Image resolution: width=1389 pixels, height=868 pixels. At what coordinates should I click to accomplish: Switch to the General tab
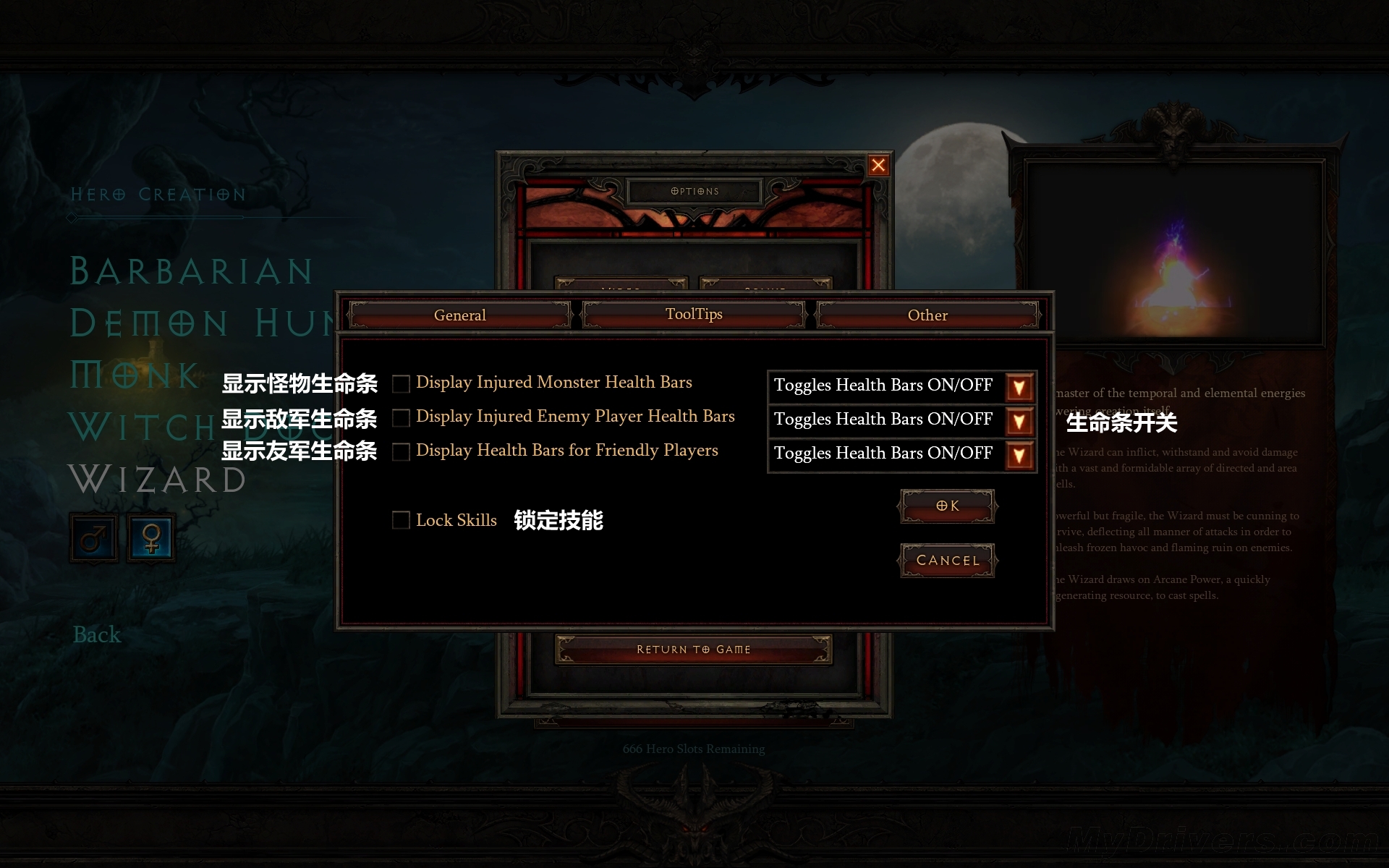pyautogui.click(x=460, y=315)
